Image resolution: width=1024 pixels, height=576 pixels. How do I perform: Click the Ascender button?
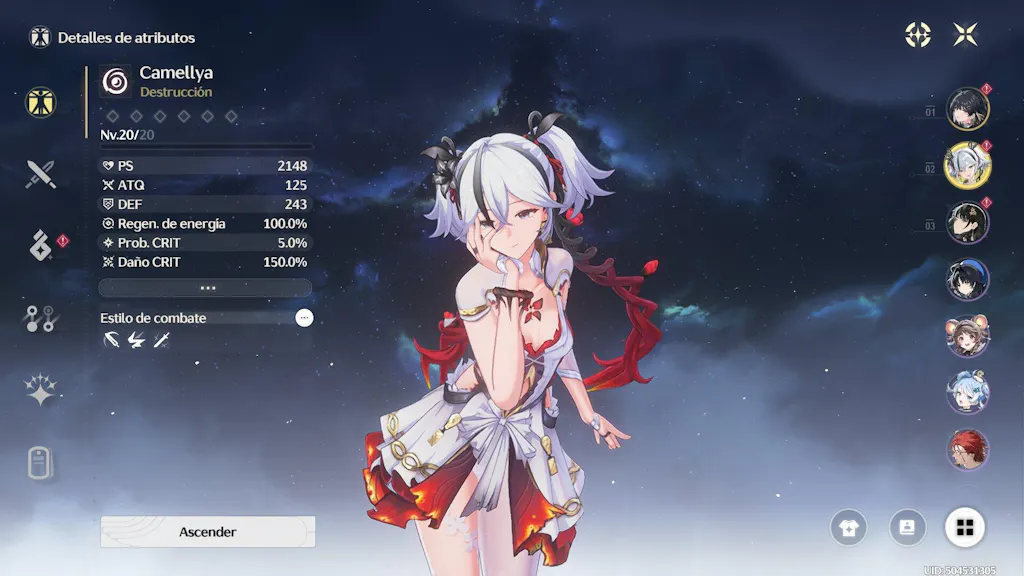click(x=207, y=532)
